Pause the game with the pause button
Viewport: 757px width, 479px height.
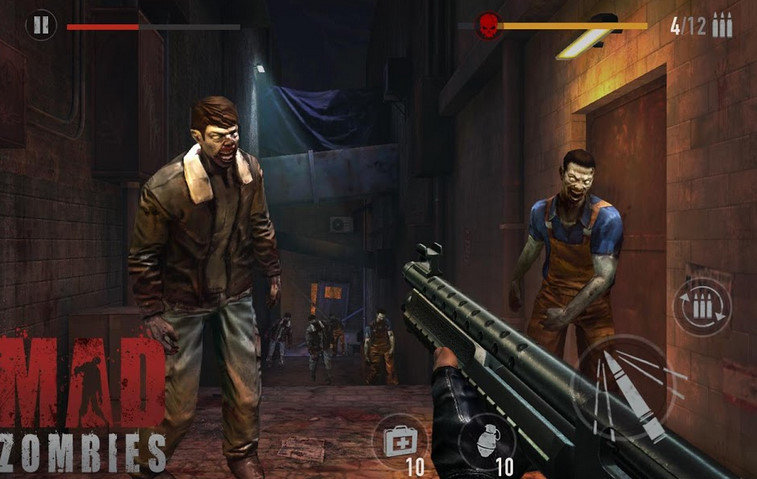41,24
